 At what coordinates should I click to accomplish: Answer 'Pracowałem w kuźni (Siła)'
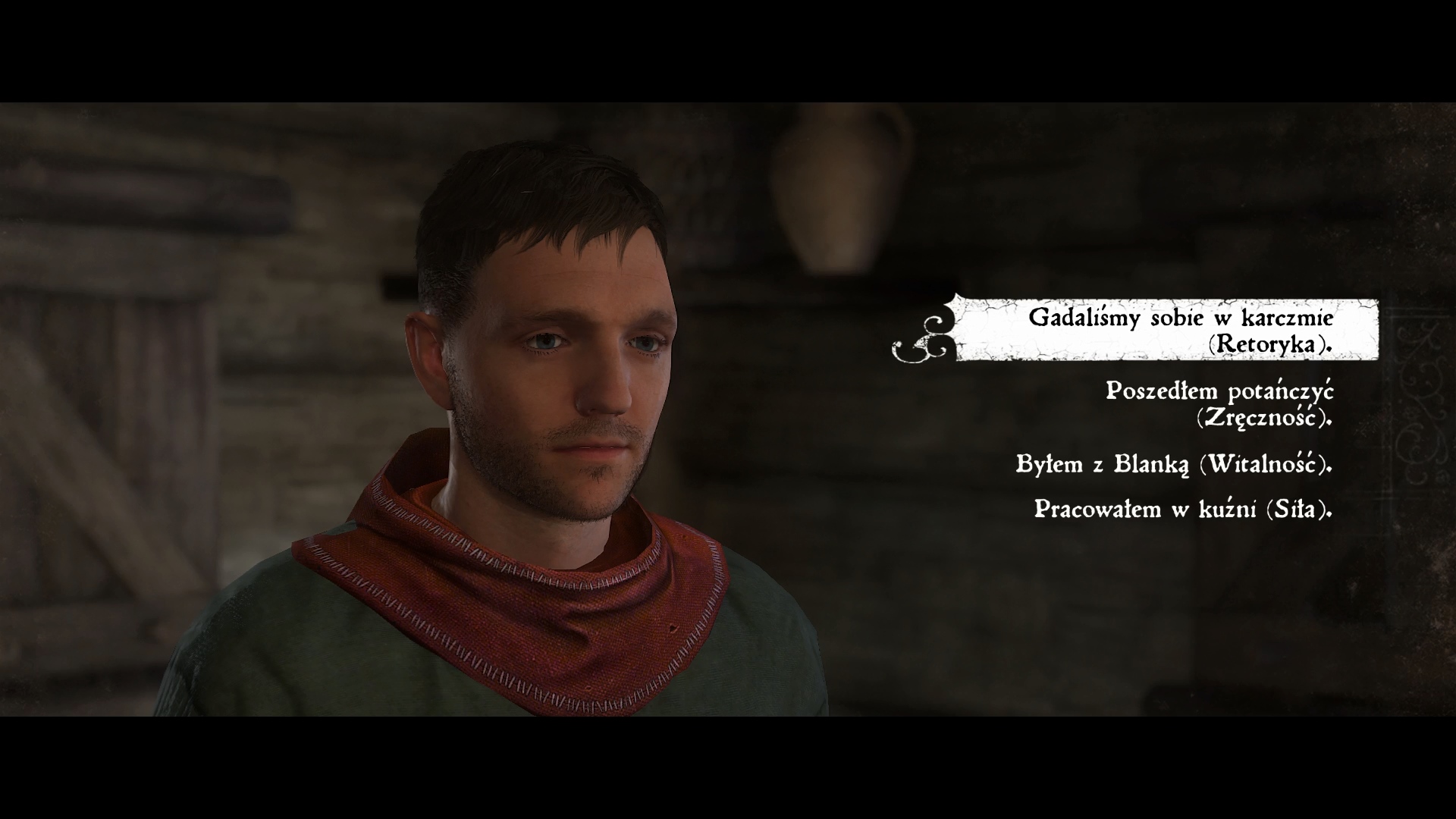point(1182,509)
